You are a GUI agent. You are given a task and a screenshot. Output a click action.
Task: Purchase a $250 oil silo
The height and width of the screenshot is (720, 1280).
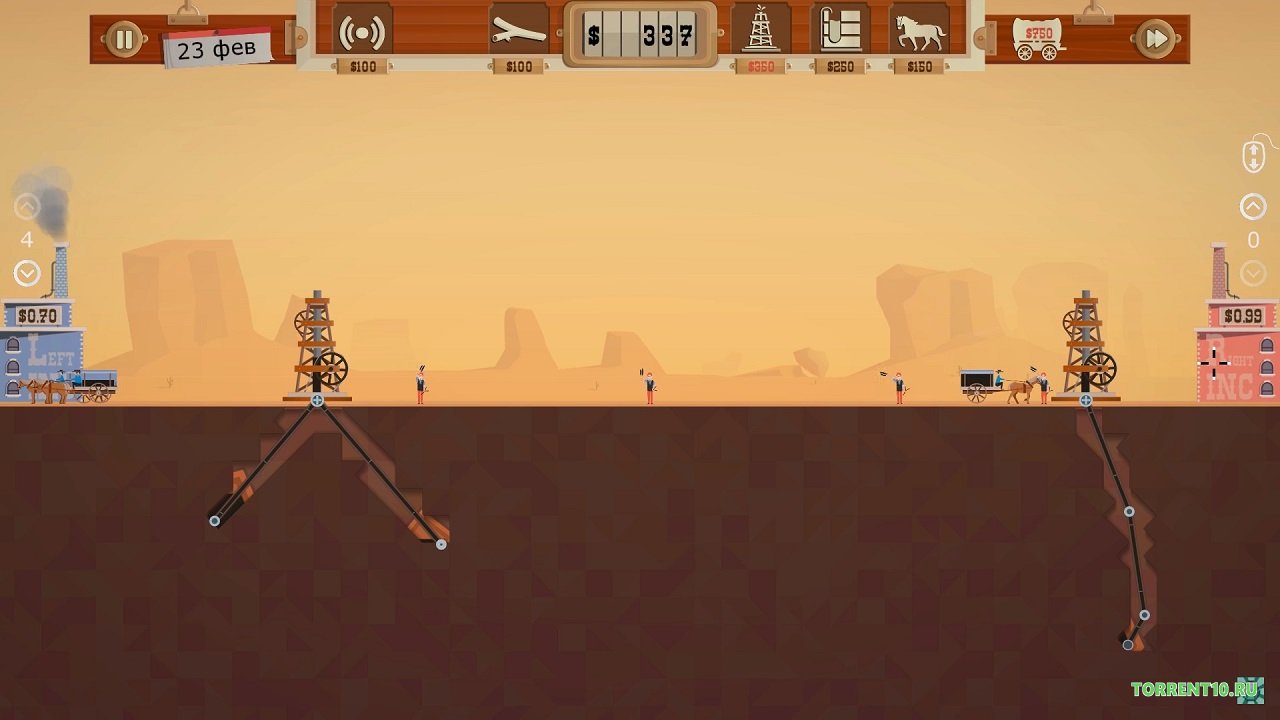(x=839, y=31)
